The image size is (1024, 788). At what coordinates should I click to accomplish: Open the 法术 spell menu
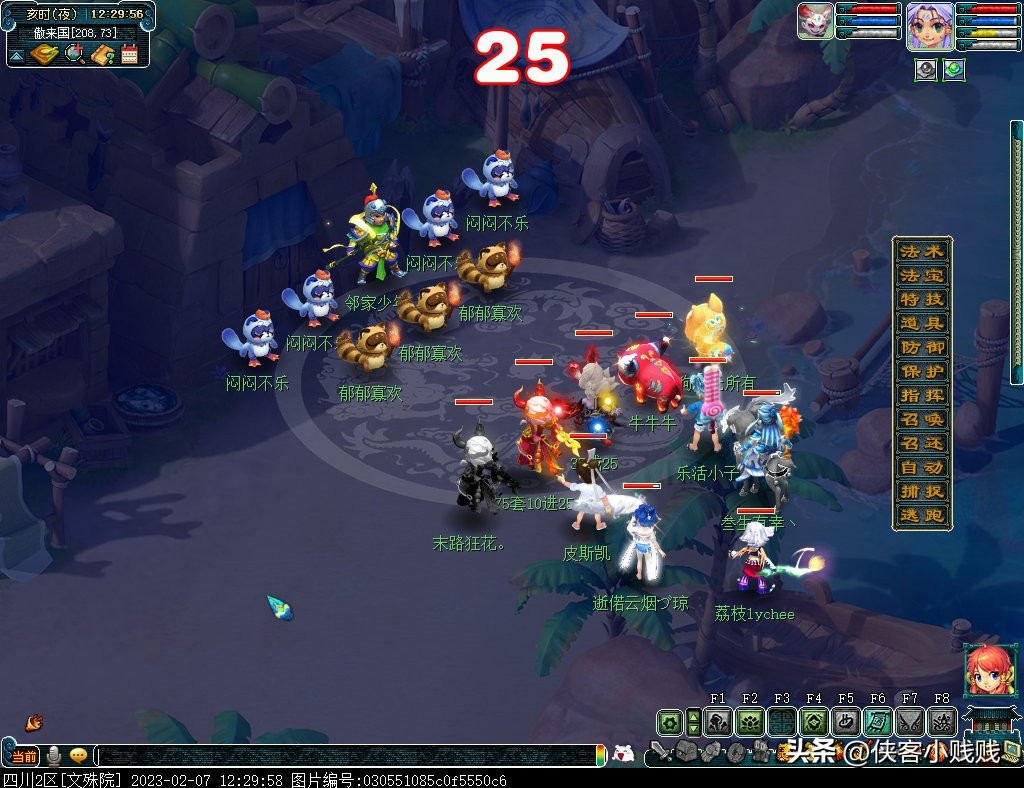coord(921,251)
